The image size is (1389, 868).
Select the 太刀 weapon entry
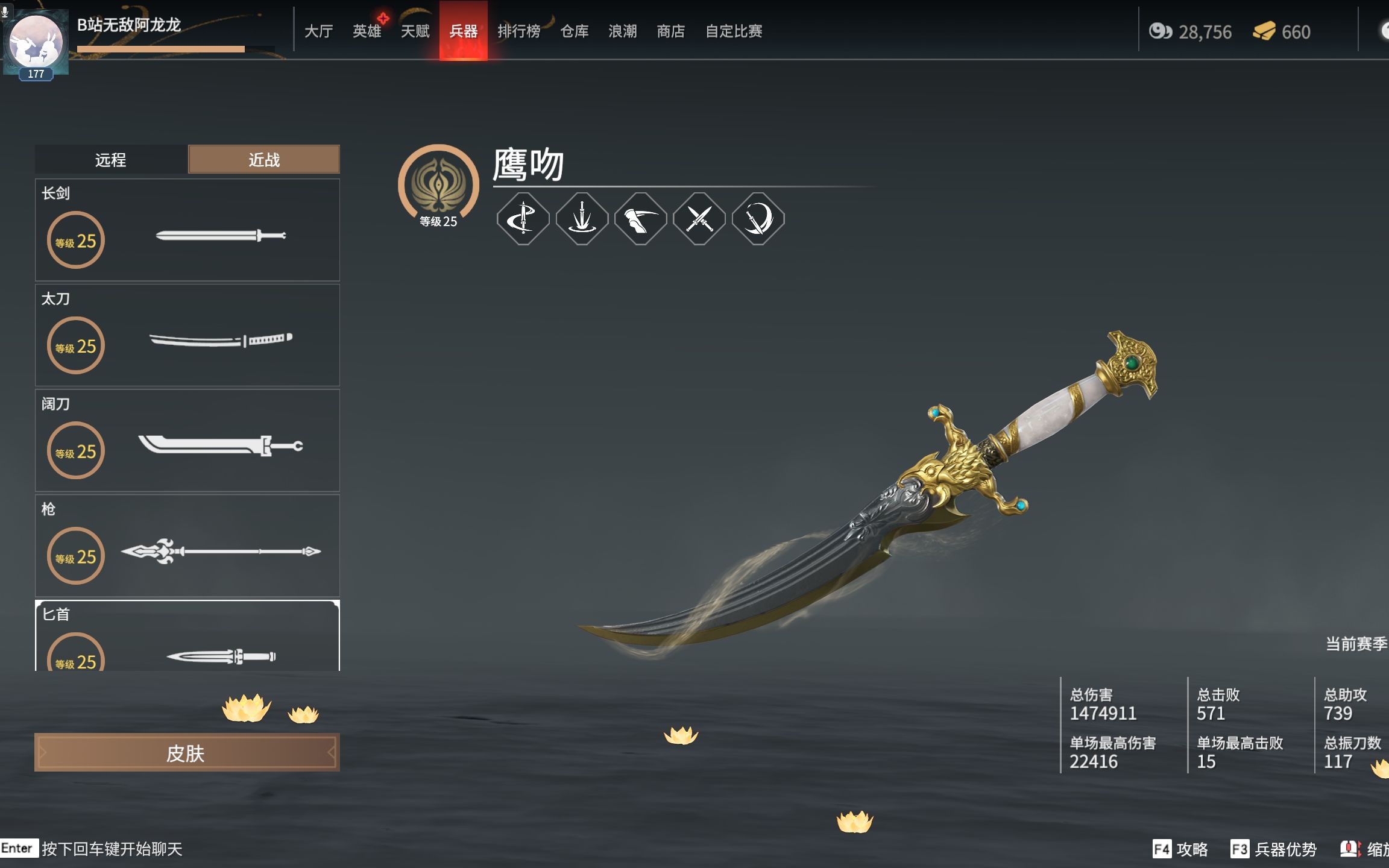[187, 336]
